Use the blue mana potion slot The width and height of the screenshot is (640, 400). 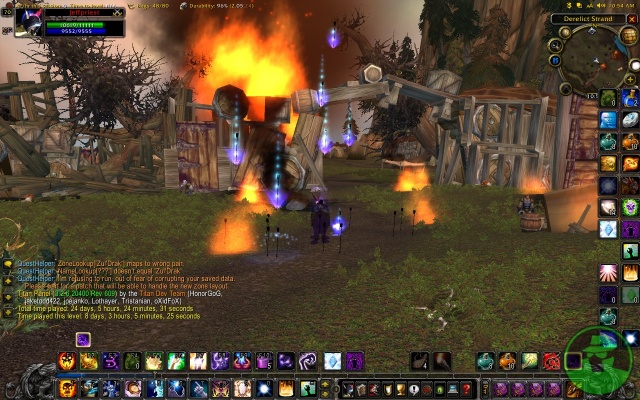pyautogui.click(x=630, y=98)
